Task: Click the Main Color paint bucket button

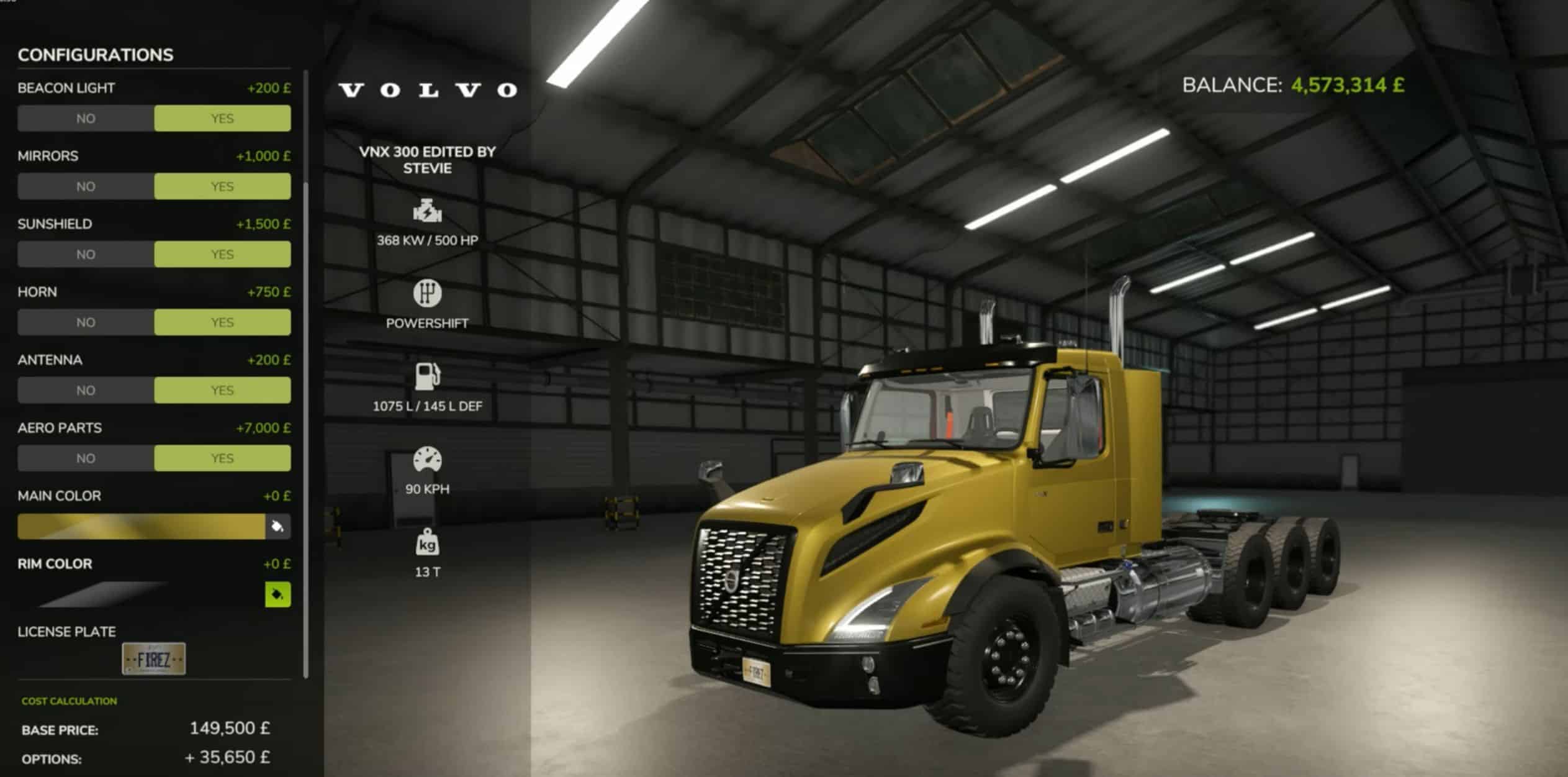Action: [x=277, y=527]
